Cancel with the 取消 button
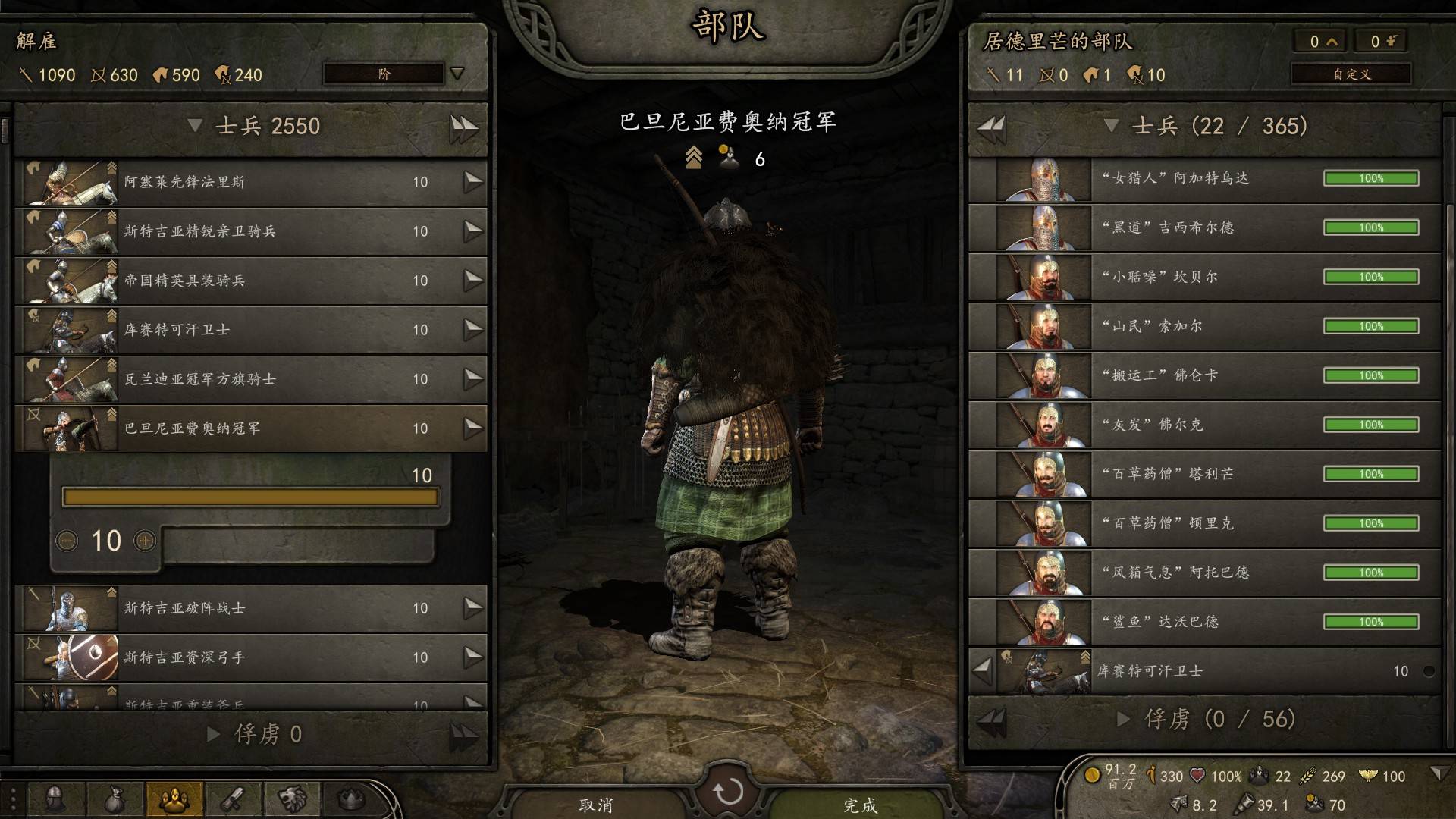This screenshot has height=819, width=1456. pyautogui.click(x=595, y=805)
